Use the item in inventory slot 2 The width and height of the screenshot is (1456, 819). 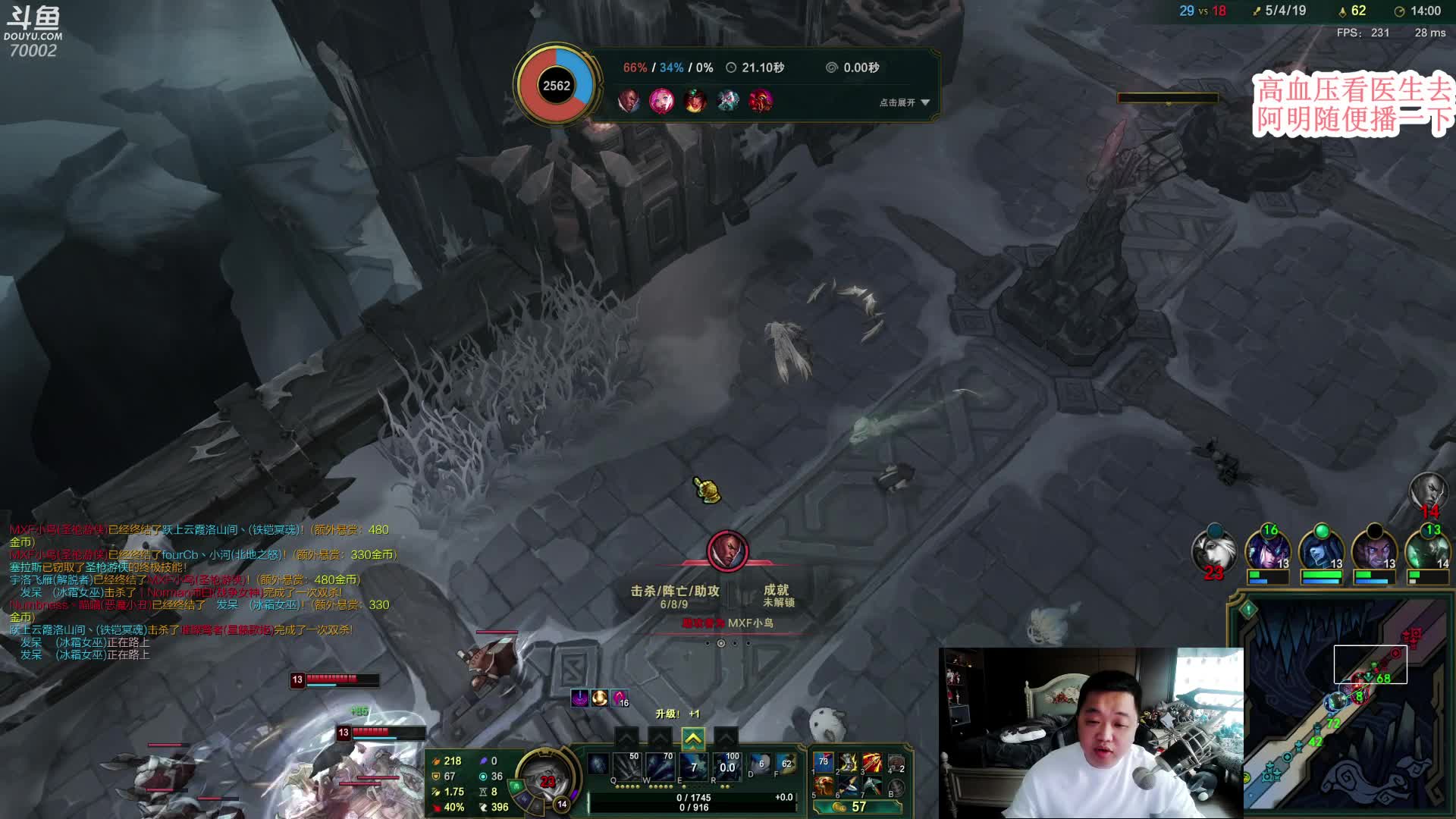848,763
